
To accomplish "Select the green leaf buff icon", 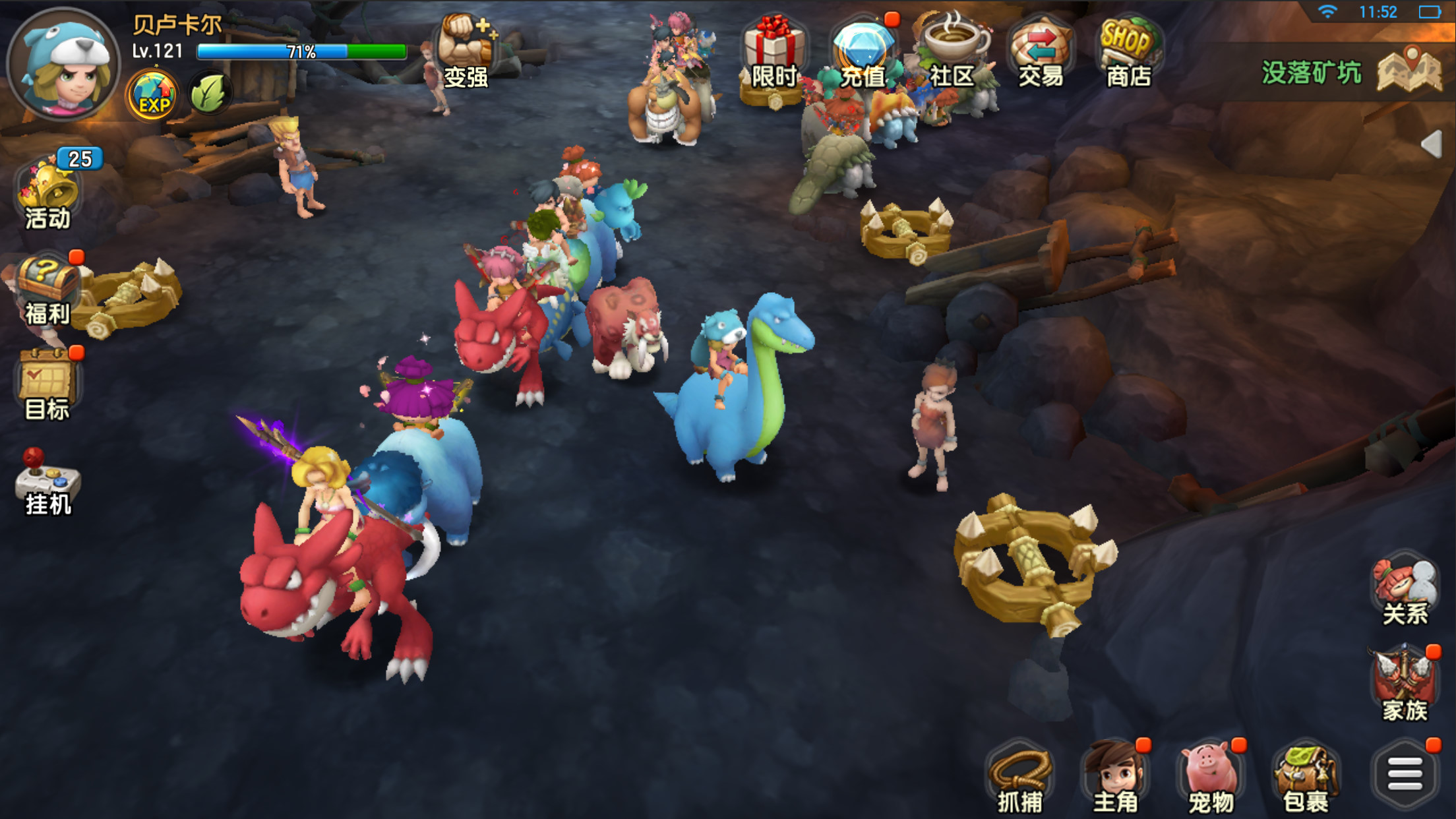I will (208, 94).
